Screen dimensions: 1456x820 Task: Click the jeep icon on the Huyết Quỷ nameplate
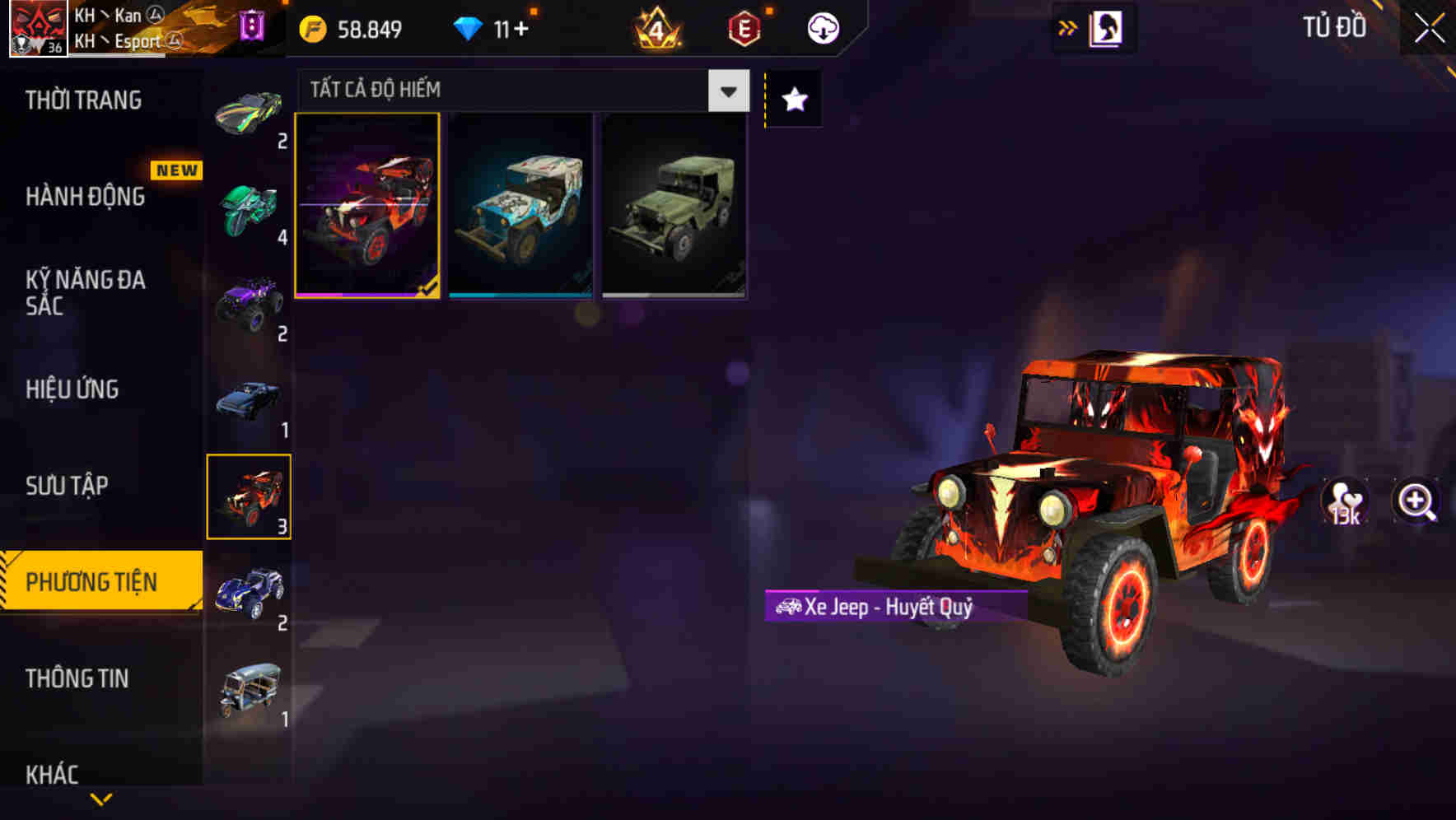pos(789,608)
